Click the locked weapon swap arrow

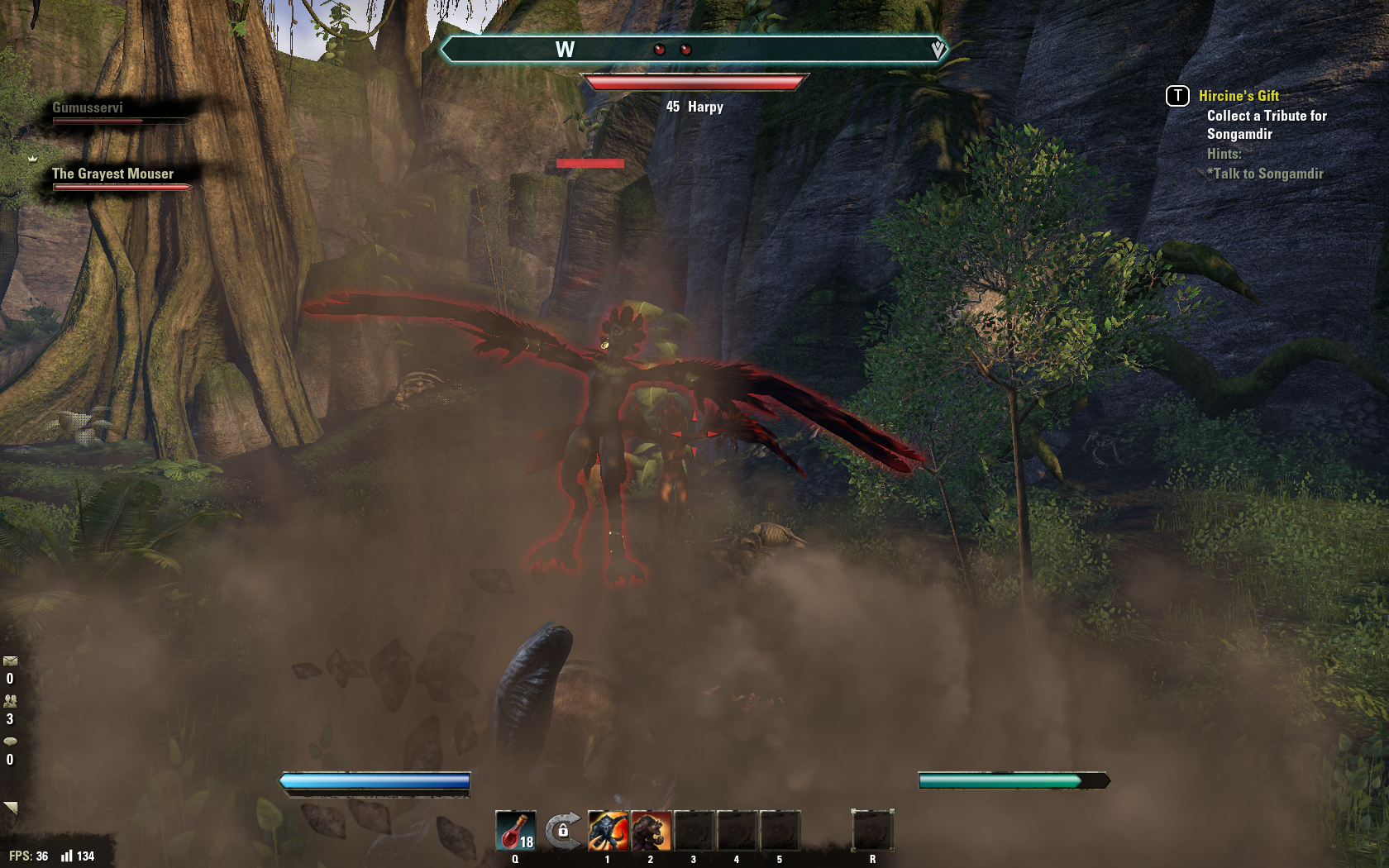(x=563, y=830)
